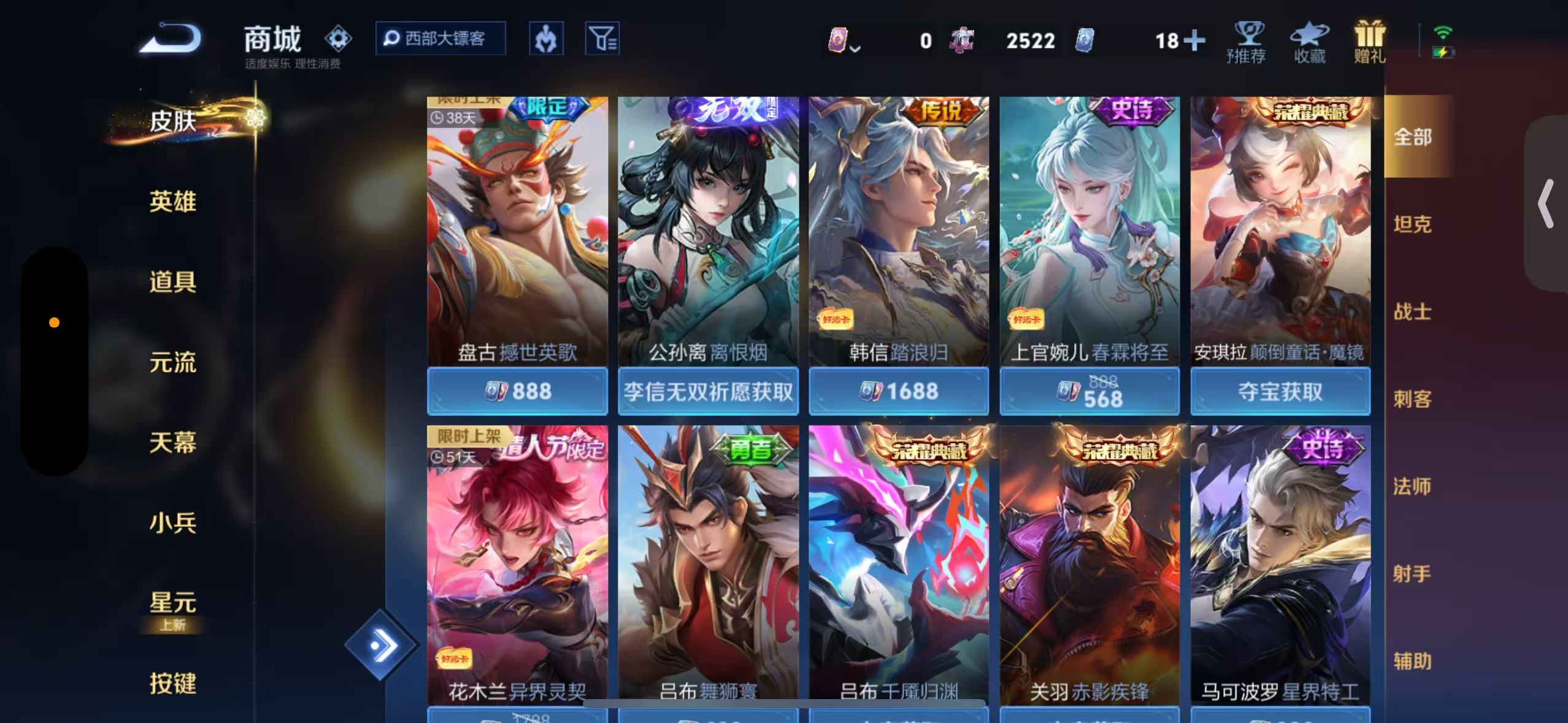The width and height of the screenshot is (1568, 723).
Task: Click the MVP emblem icon in top bar
Action: tap(546, 38)
